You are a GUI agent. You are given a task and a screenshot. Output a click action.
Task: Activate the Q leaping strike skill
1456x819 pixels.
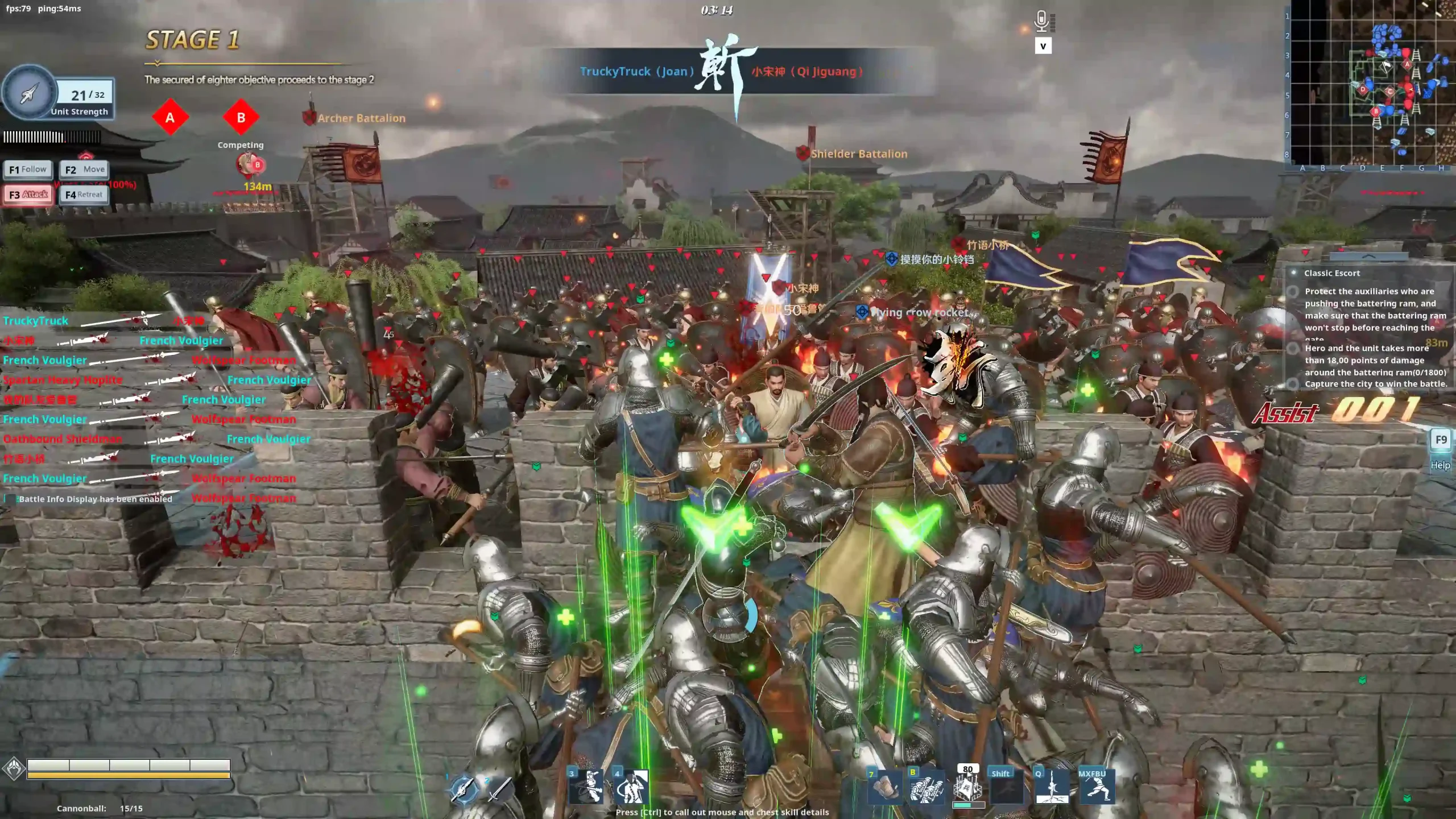(1052, 788)
